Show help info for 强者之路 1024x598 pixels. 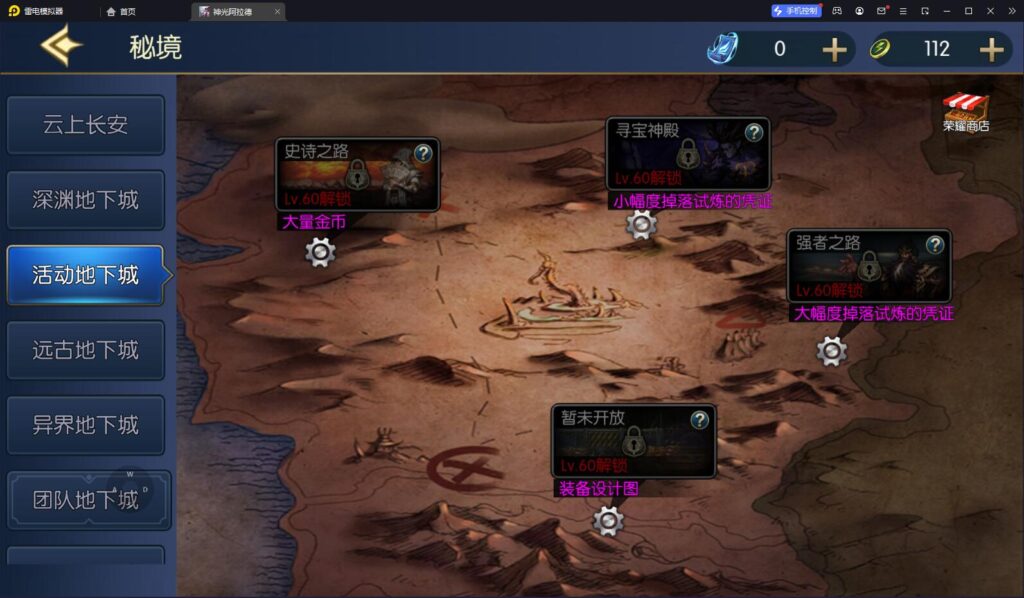click(934, 244)
